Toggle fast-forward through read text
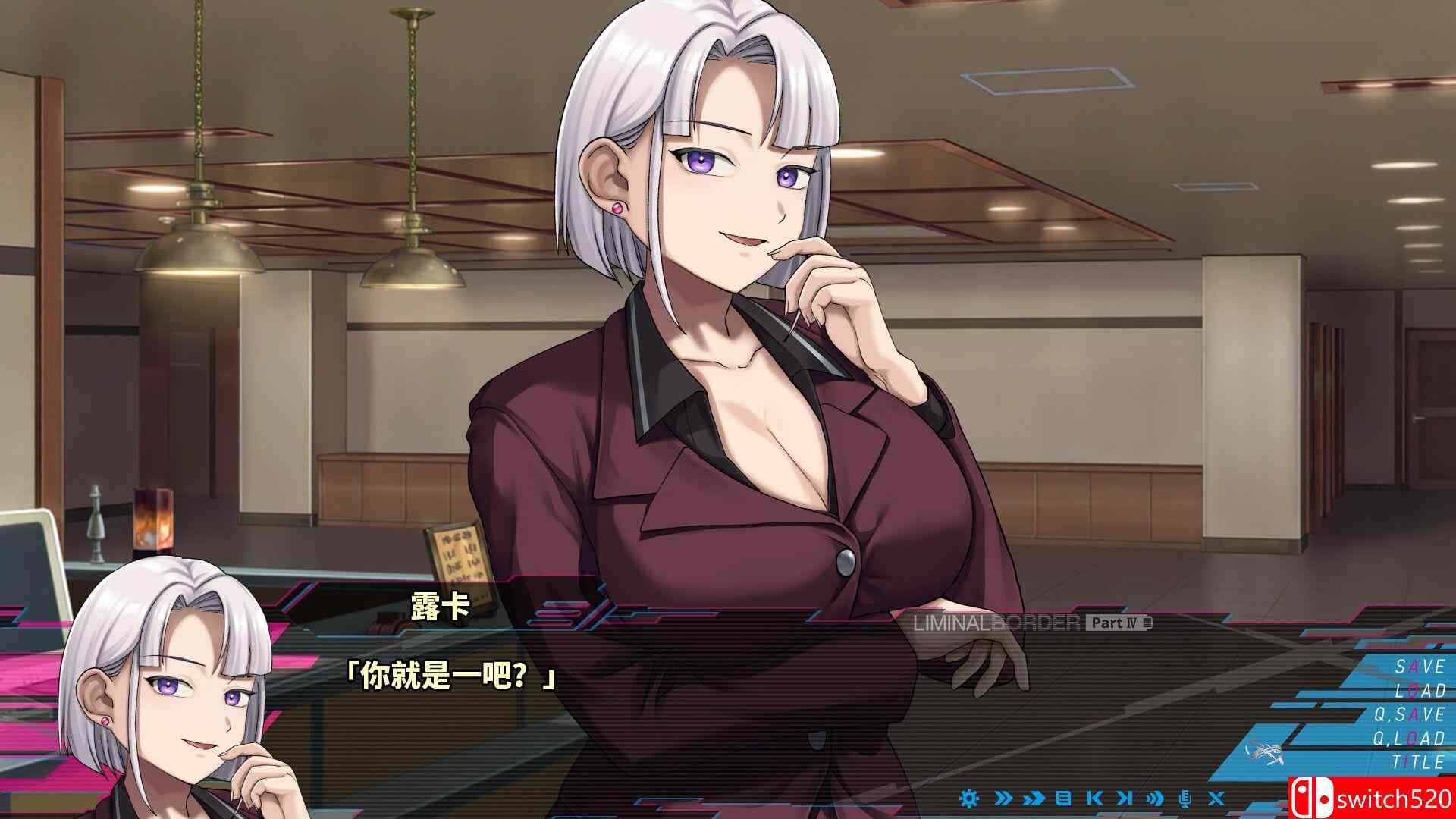The height and width of the screenshot is (819, 1456). pyautogui.click(x=1155, y=798)
